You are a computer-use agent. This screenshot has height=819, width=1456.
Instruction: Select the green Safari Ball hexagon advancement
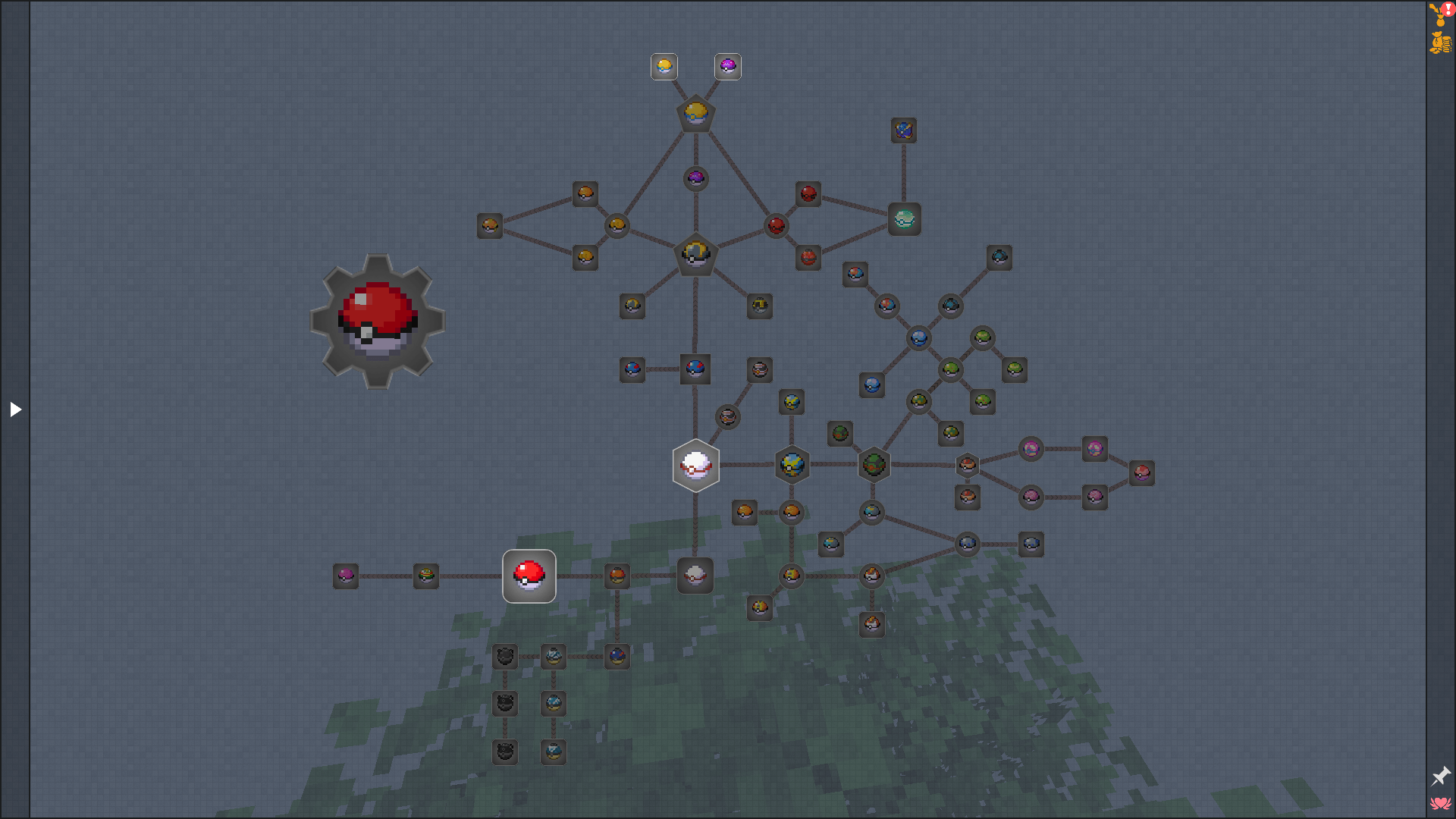(x=873, y=465)
